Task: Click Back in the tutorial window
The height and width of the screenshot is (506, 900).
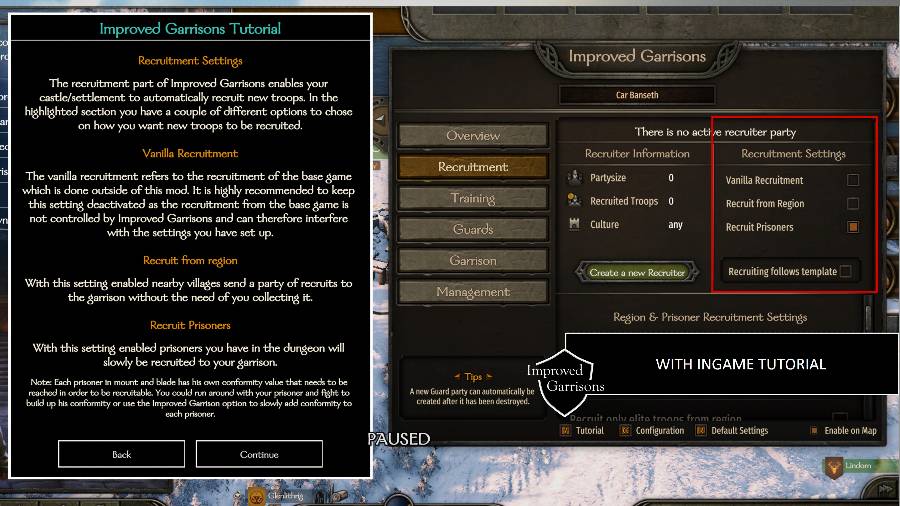Action: pyautogui.click(x=121, y=454)
